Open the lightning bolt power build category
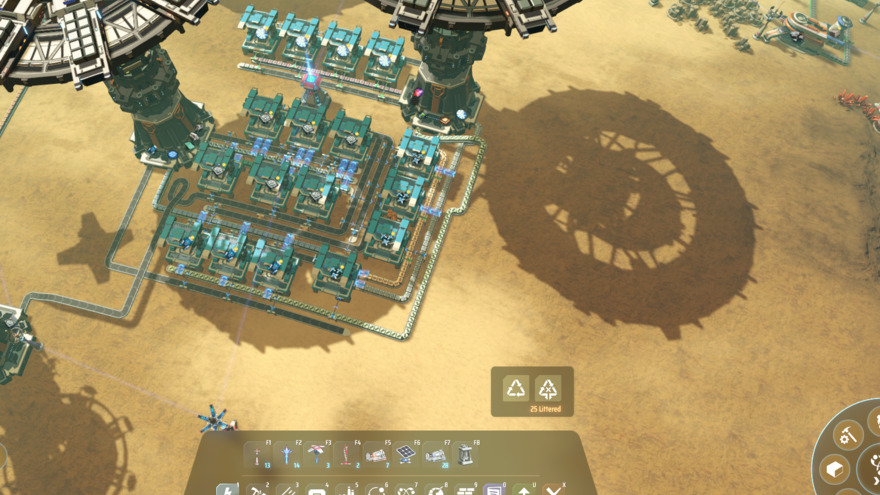The image size is (880, 495). pos(227,490)
